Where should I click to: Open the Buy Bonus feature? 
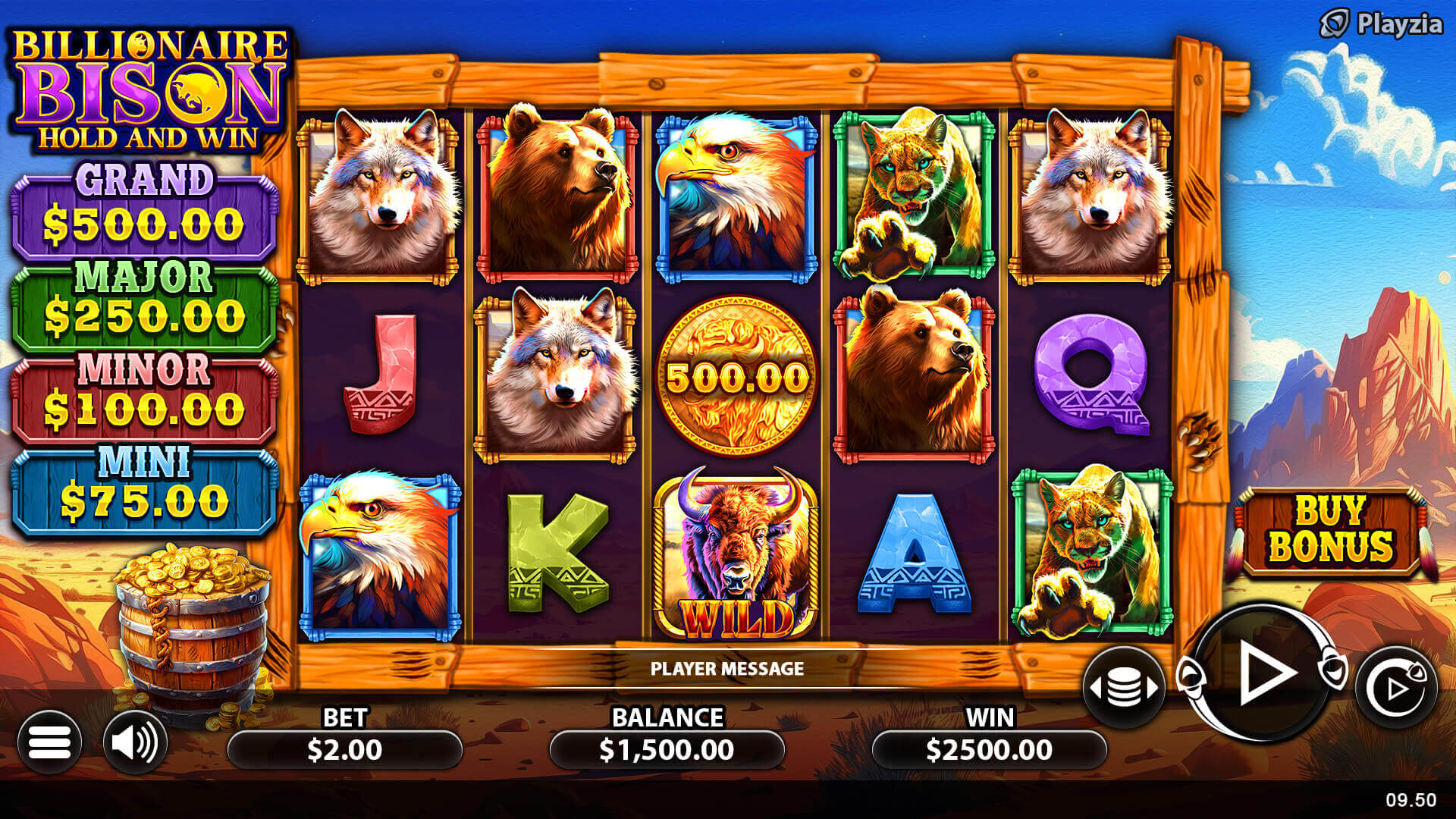click(x=1331, y=530)
